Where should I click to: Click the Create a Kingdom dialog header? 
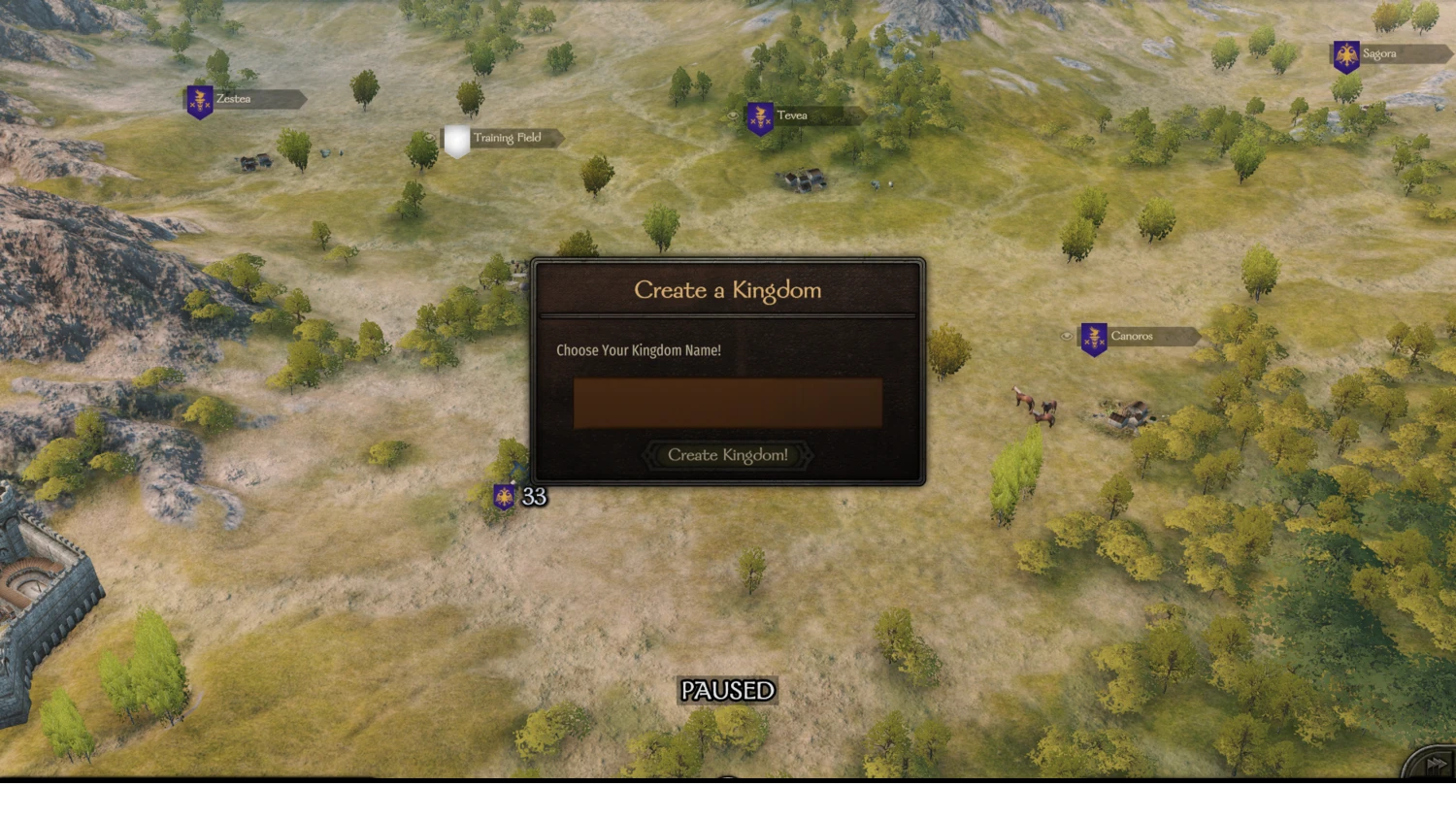point(728,290)
